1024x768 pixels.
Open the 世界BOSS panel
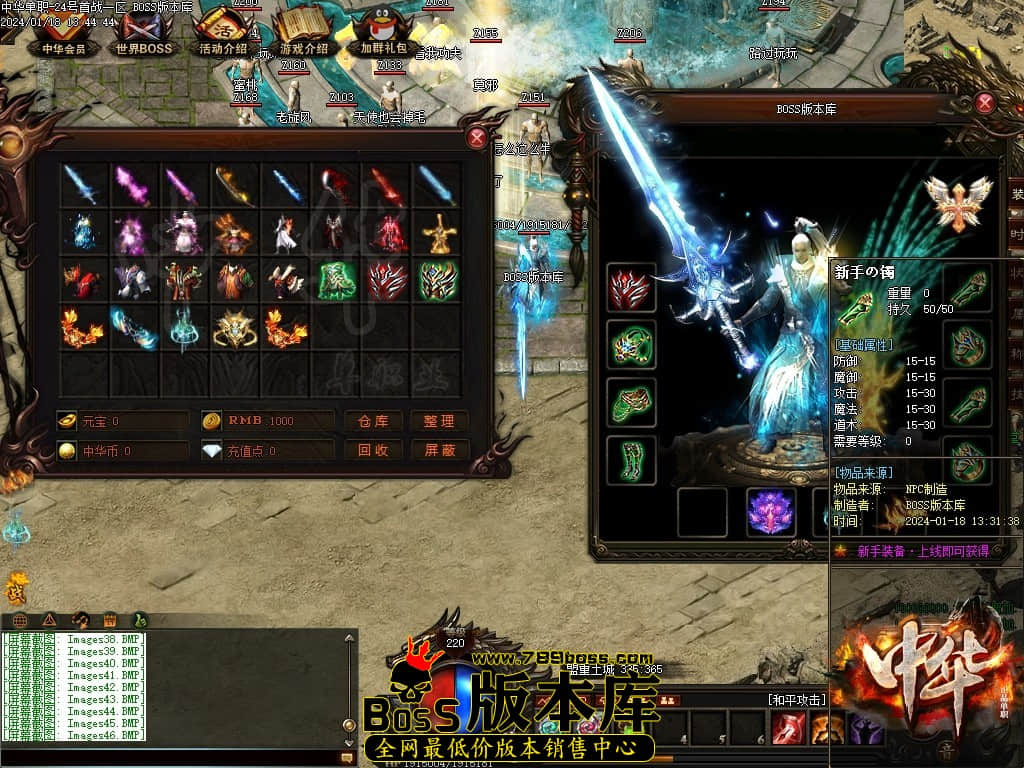pyautogui.click(x=144, y=33)
